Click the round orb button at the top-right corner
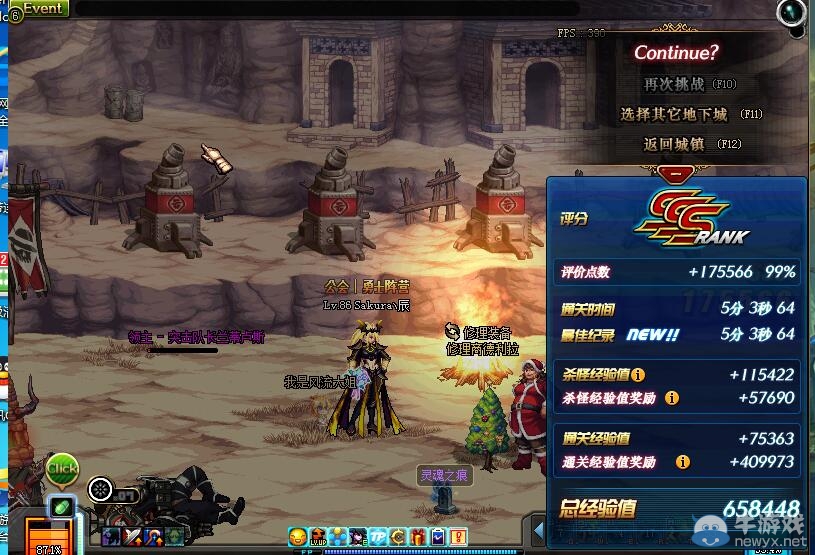 point(791,12)
